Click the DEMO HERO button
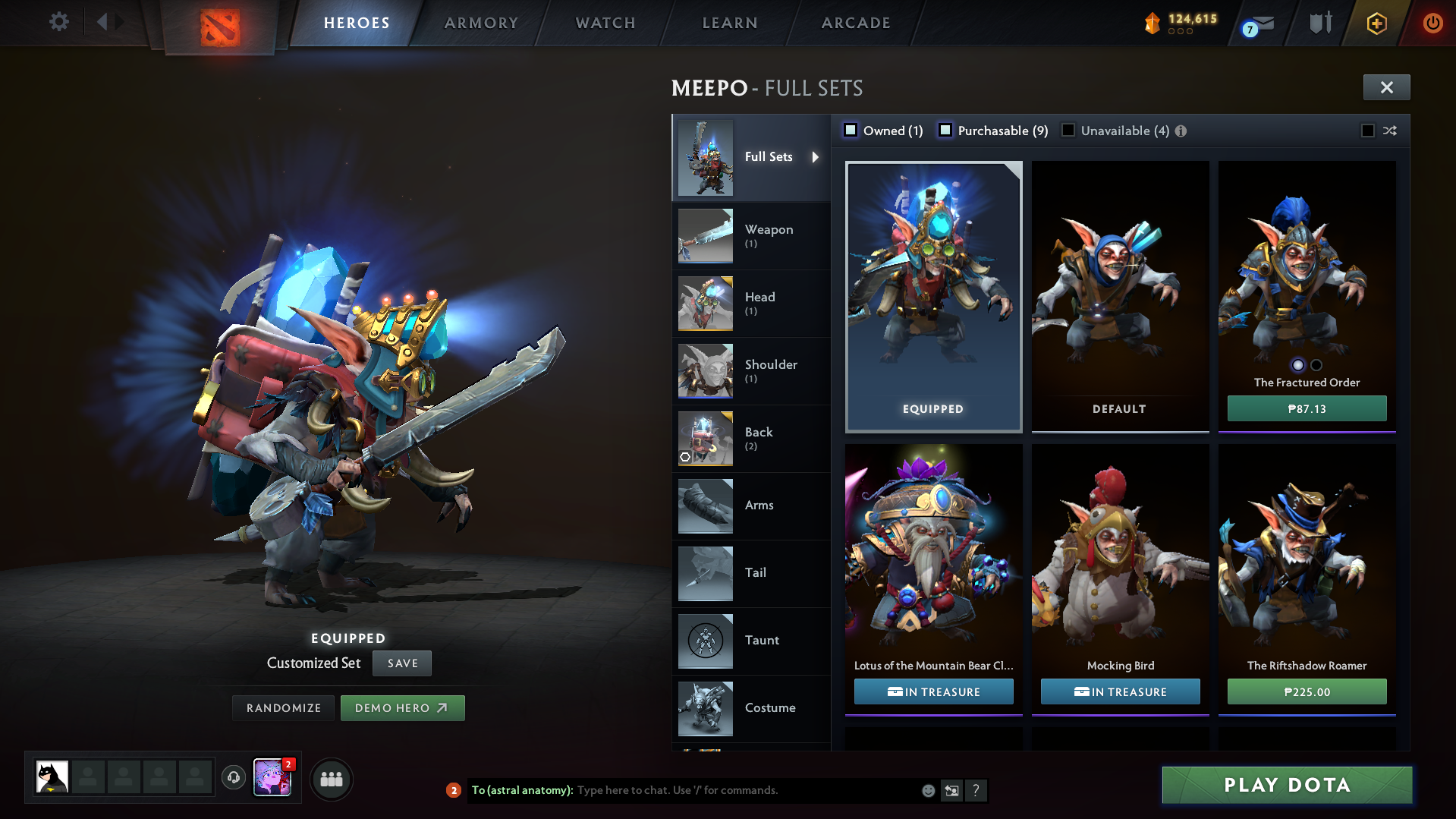1456x819 pixels. (x=402, y=707)
